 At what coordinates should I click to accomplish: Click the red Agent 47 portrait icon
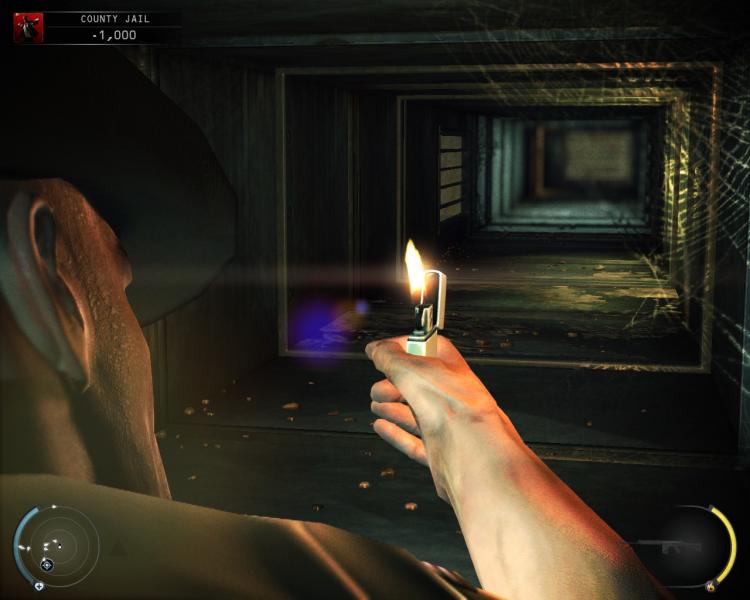point(28,27)
